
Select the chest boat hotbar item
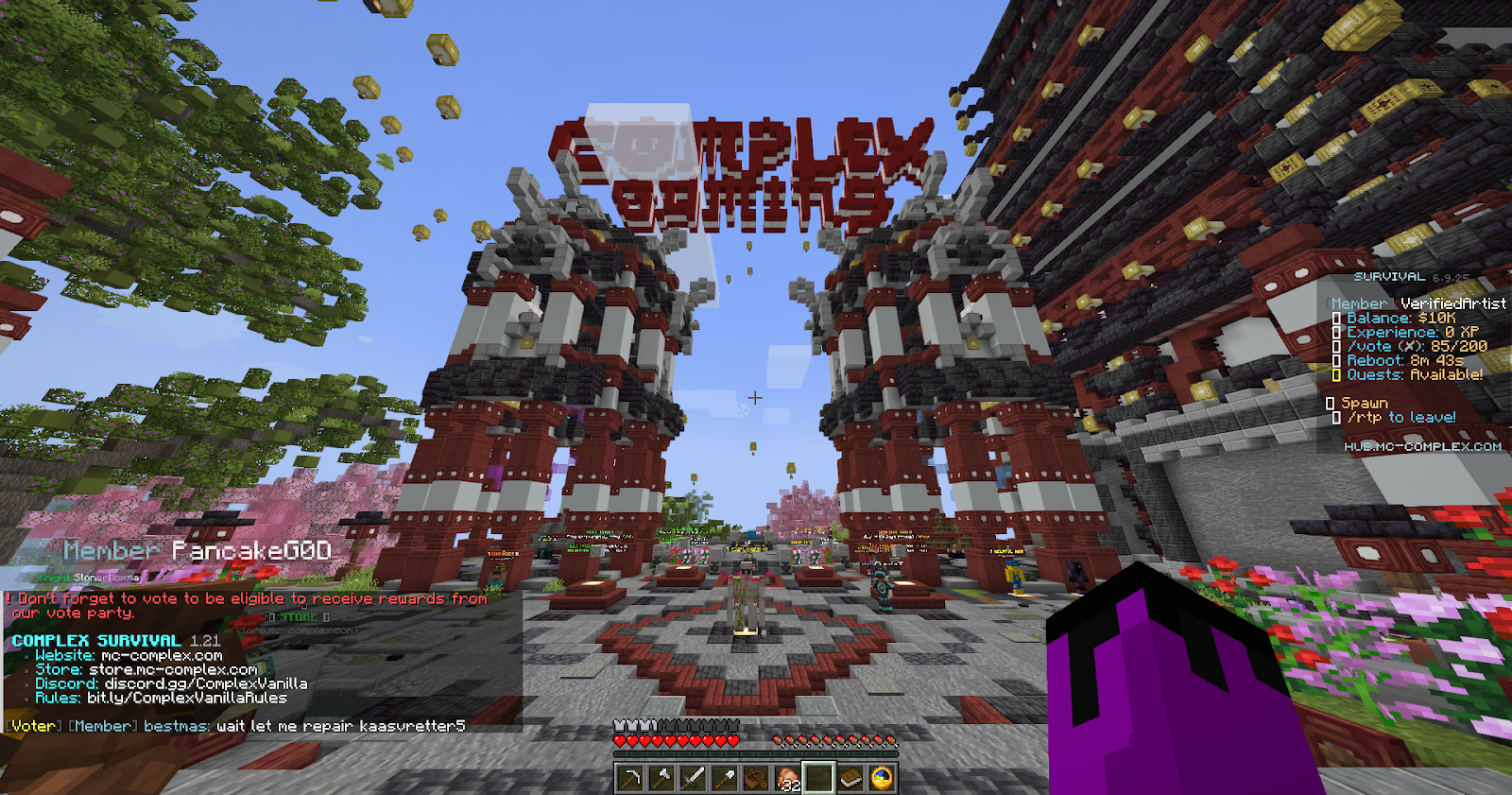(756, 777)
